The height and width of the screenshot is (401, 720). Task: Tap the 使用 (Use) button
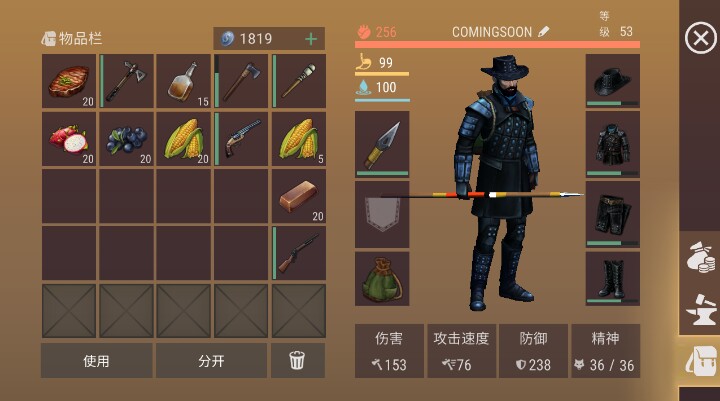tap(97, 361)
